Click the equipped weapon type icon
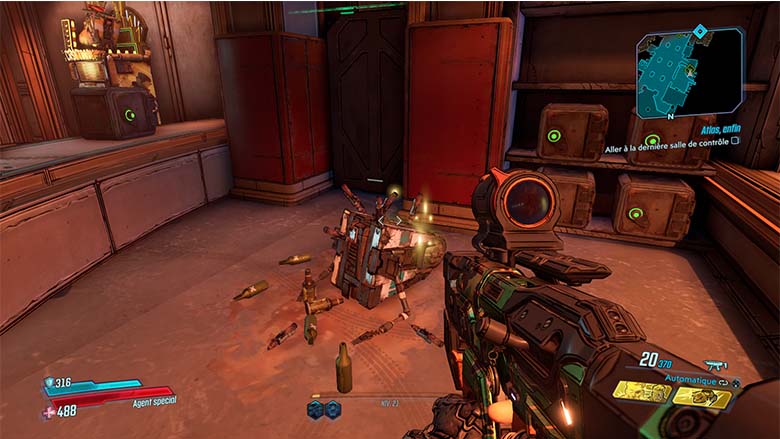 (715, 366)
